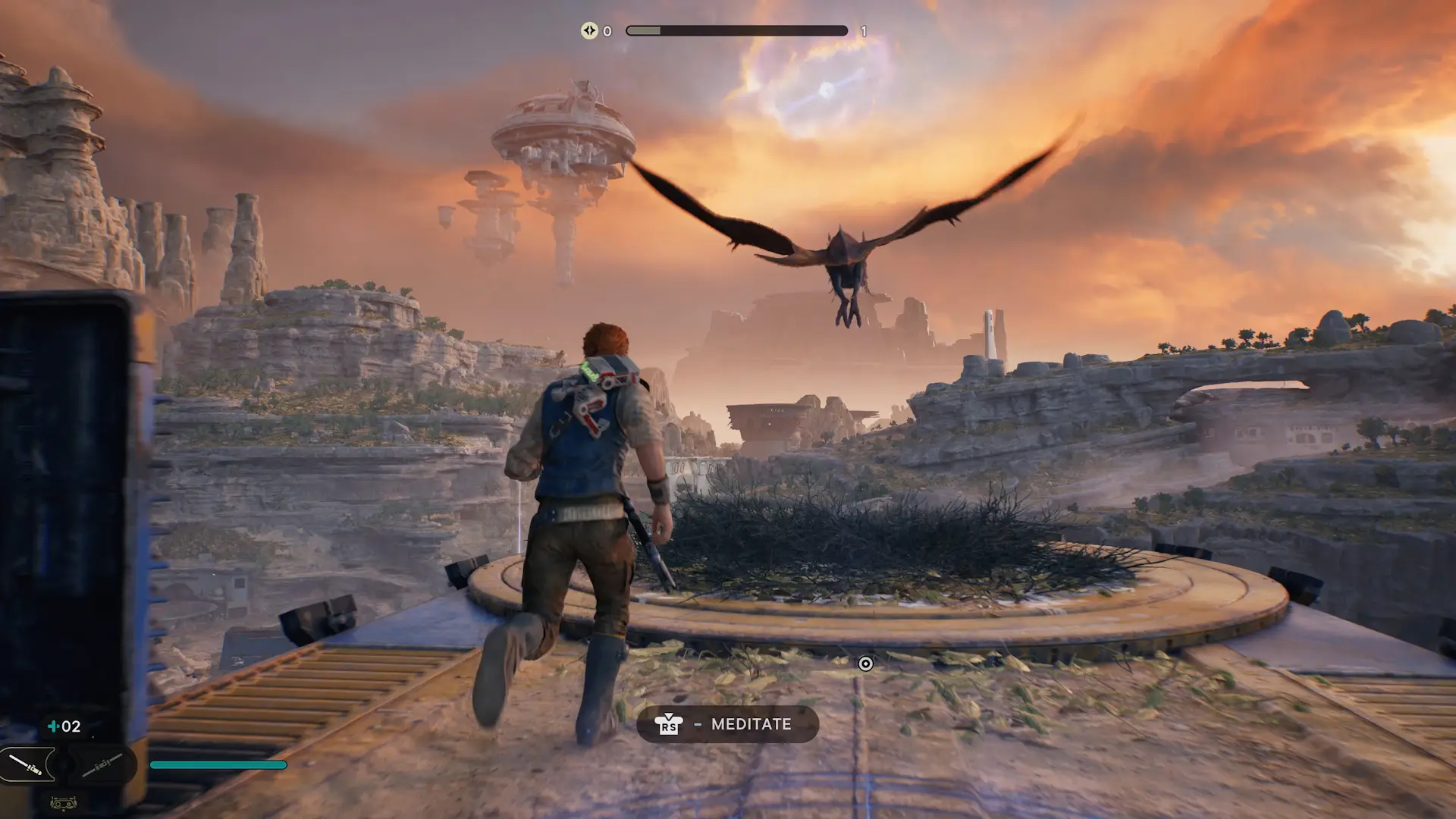Click the XP progress bar at the top
The height and width of the screenshot is (819, 1456).
[736, 30]
